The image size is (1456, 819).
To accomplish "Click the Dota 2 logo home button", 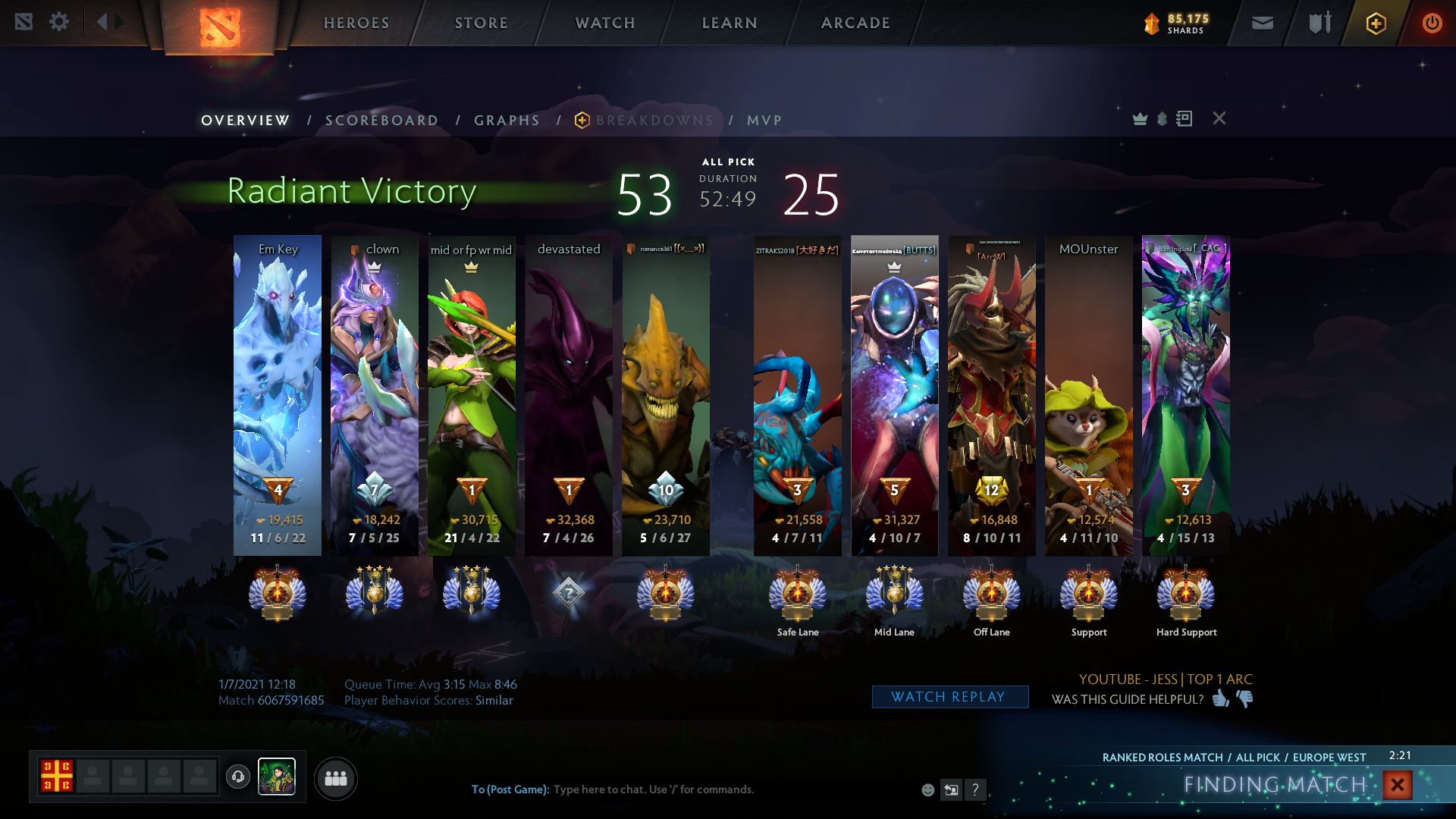I will point(220,27).
